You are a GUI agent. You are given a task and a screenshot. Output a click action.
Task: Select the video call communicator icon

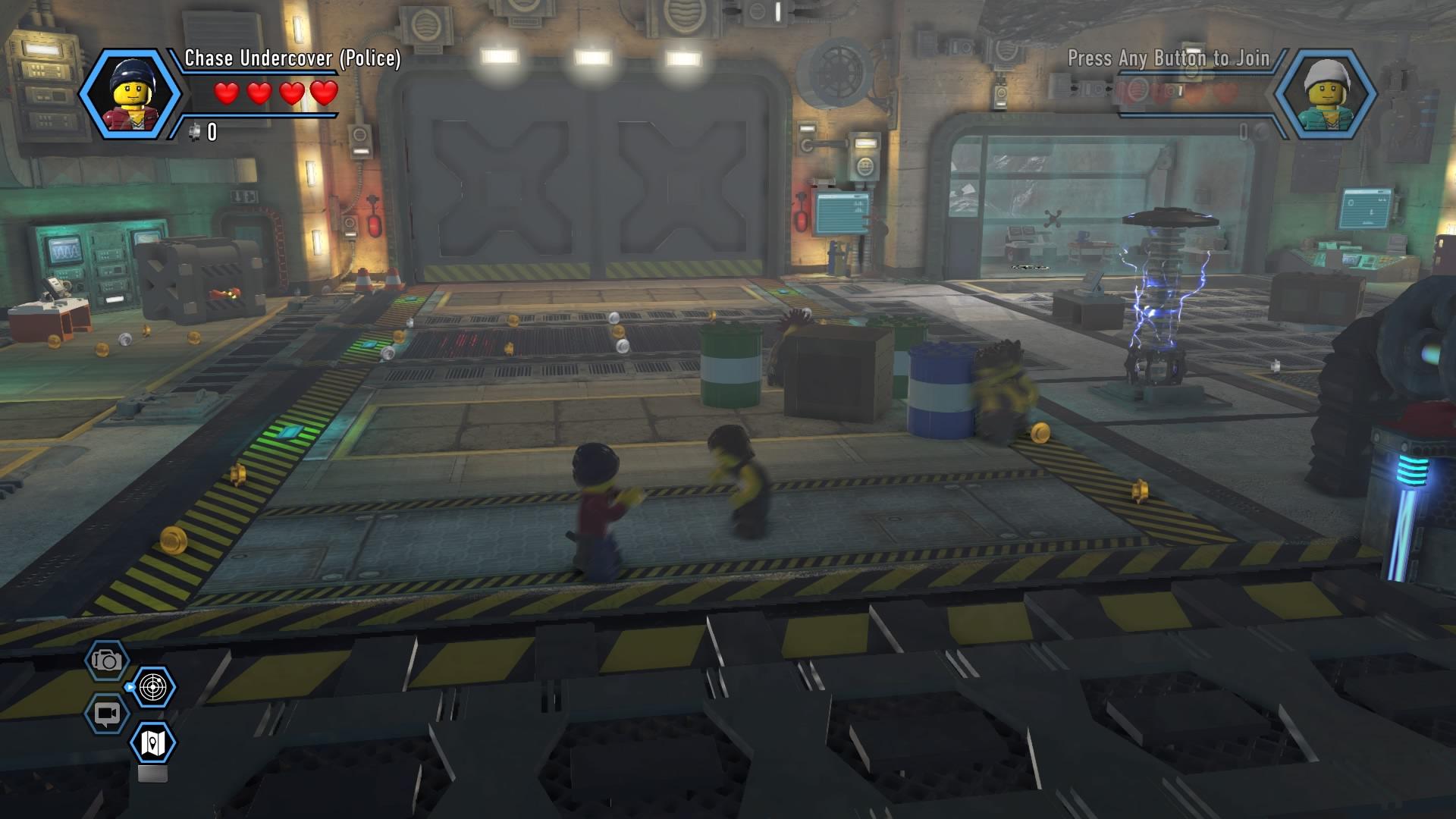coord(107,714)
